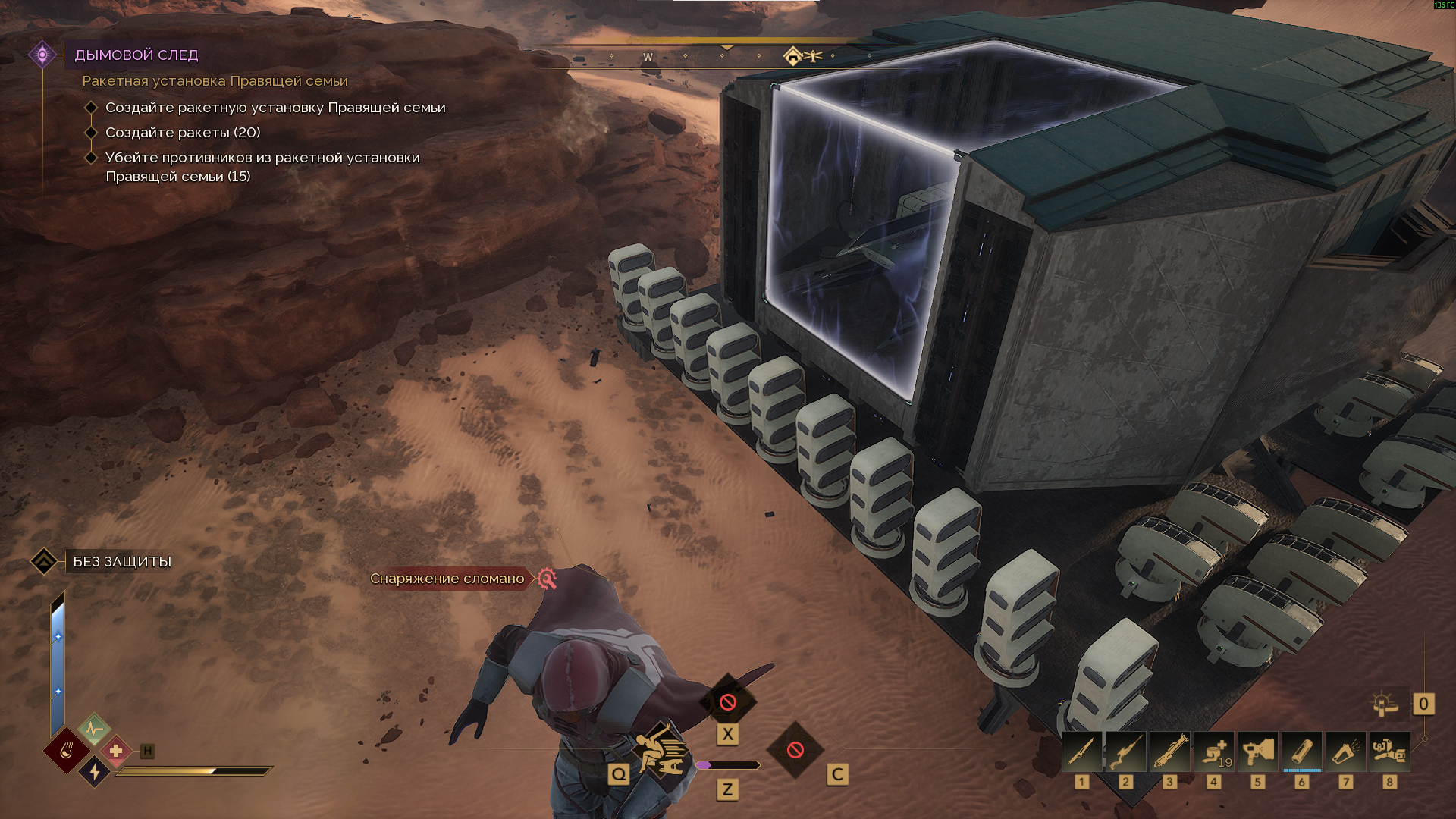Select the spraying cutter tool in slot 7
Screen dimensions: 1456x819
coord(1345,752)
